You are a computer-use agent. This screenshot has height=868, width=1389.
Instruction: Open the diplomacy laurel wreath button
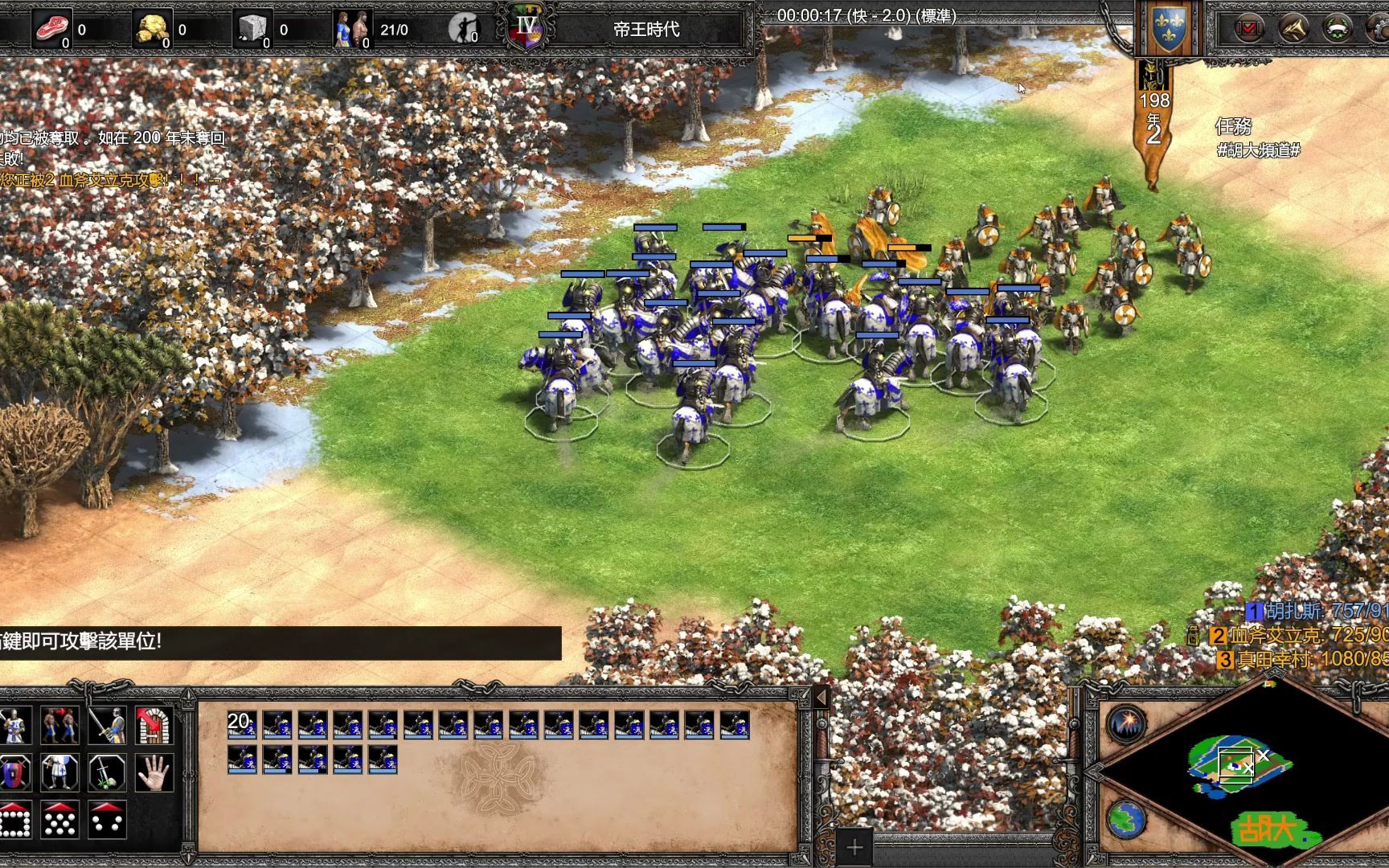pyautogui.click(x=1338, y=30)
